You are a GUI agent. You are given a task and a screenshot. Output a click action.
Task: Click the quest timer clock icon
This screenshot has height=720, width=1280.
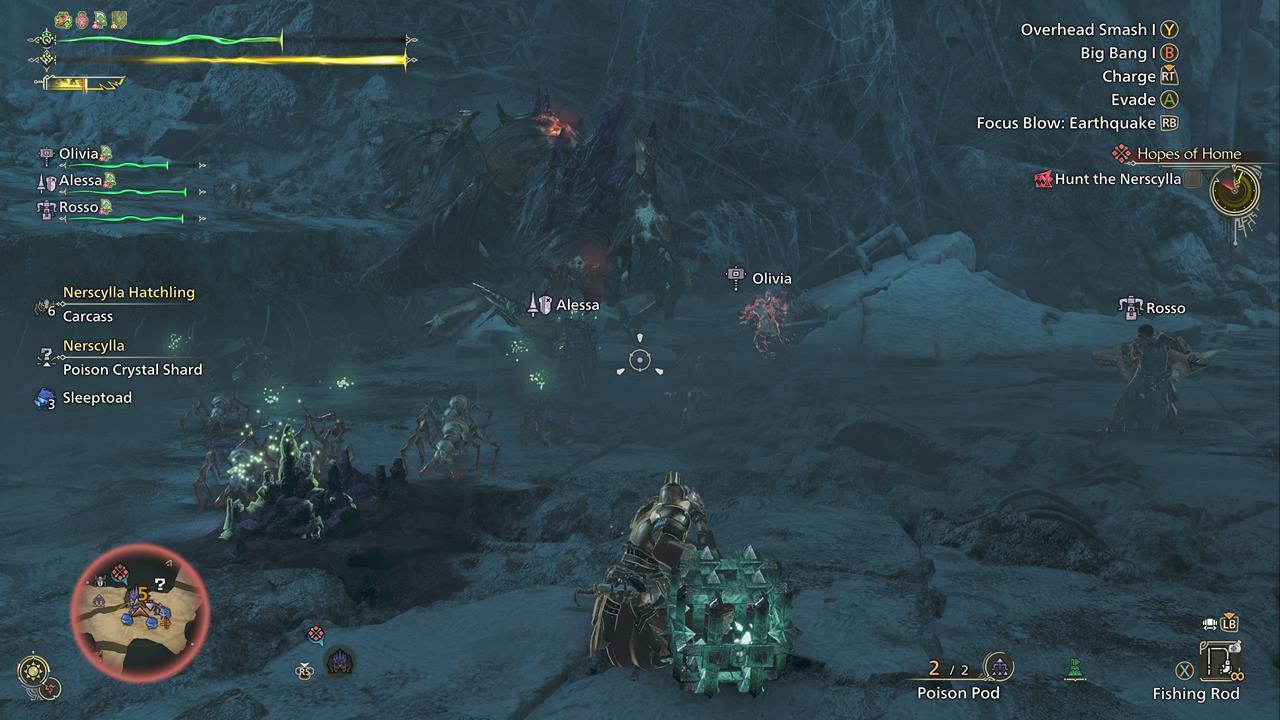(1234, 190)
